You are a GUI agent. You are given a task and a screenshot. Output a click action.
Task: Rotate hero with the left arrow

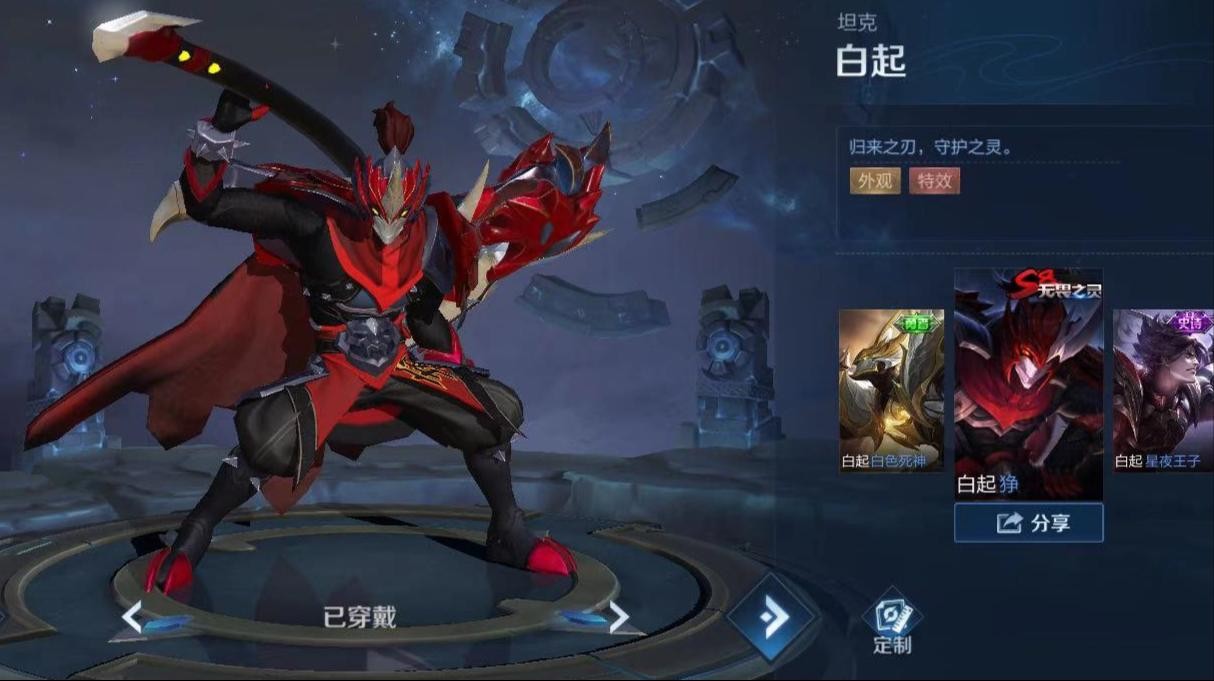(x=132, y=617)
